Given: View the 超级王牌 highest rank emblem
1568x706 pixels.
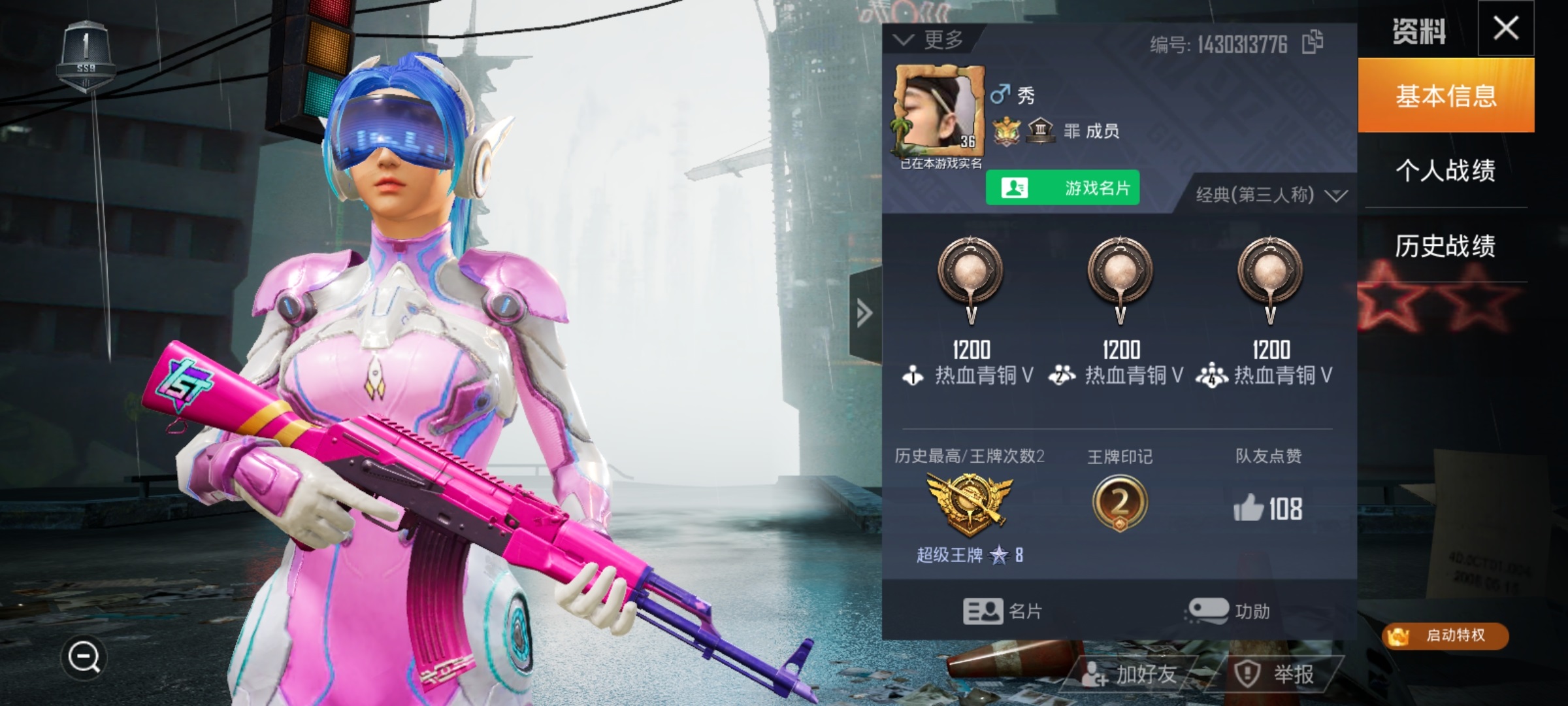Looking at the screenshot, I should [970, 503].
